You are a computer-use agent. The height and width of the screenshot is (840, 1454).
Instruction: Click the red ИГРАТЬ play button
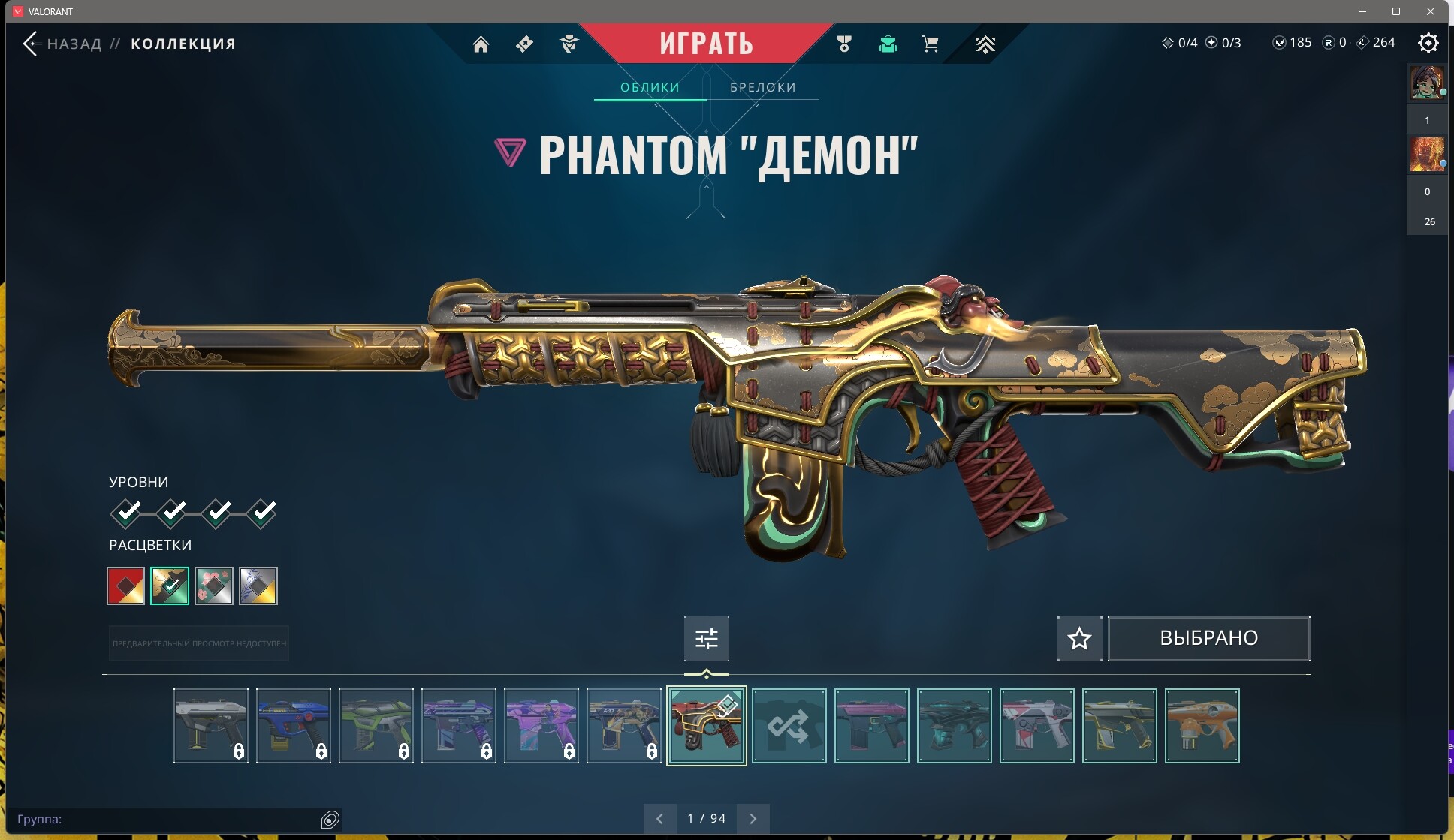tap(706, 44)
